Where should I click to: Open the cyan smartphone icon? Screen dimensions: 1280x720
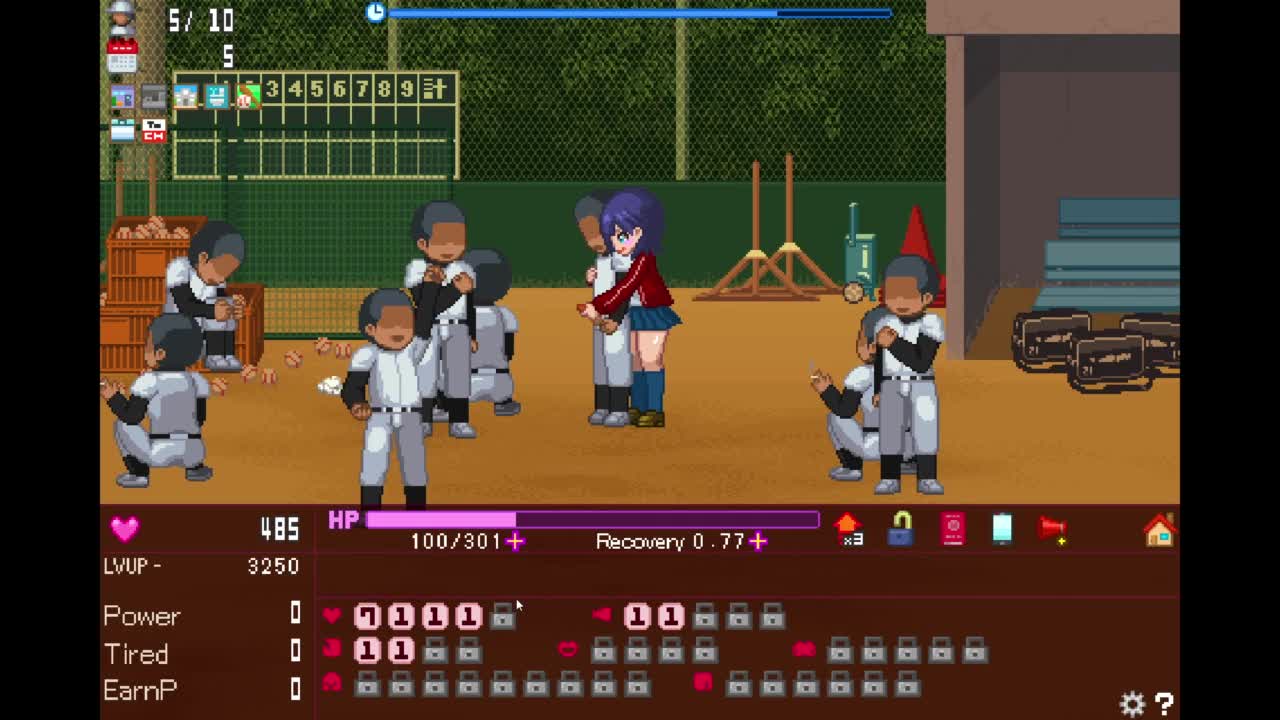pos(1002,529)
